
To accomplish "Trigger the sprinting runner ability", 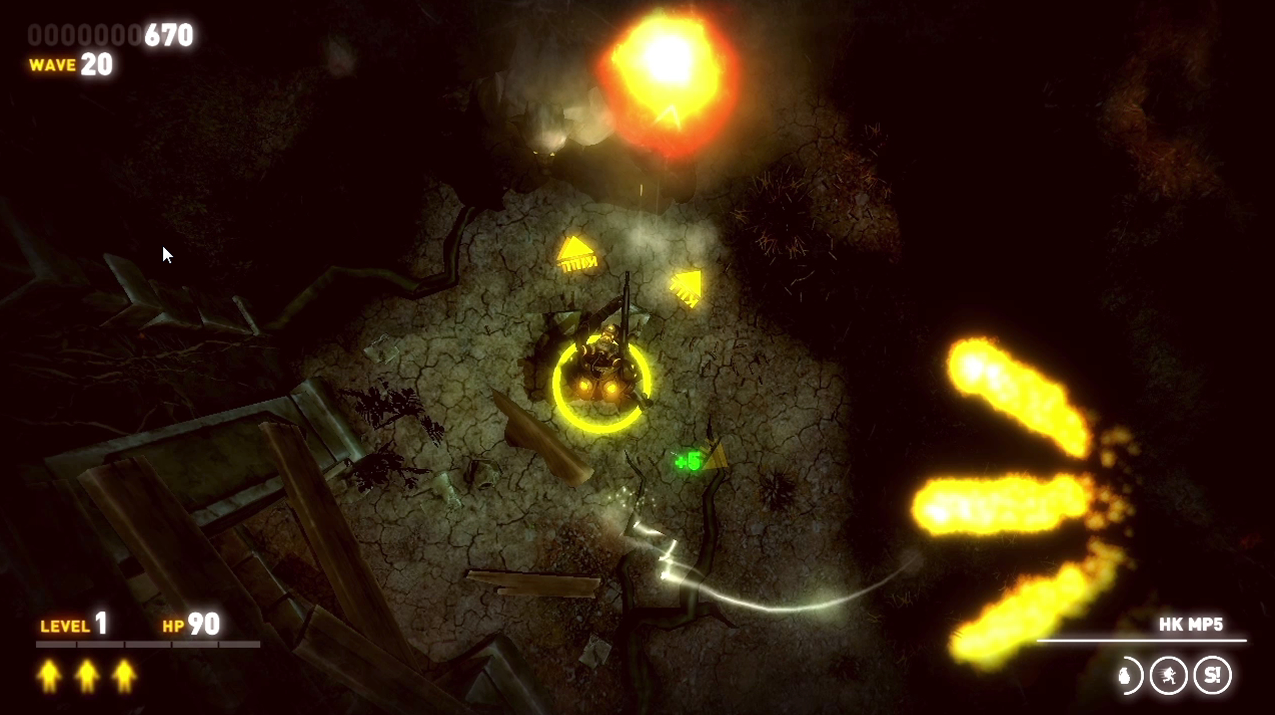I will point(1168,676).
